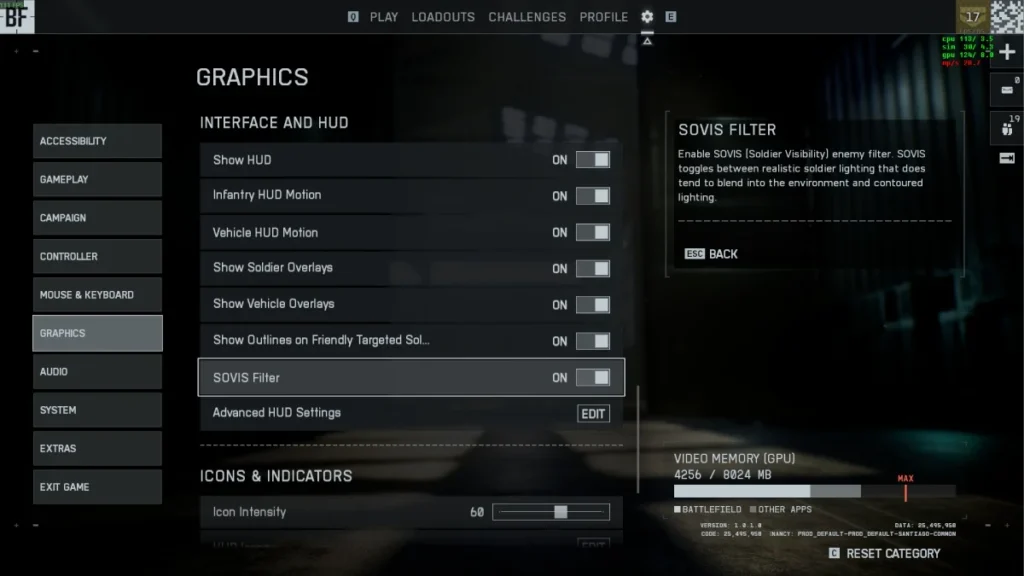Choose the Campaign settings category
The width and height of the screenshot is (1024, 576).
point(97,218)
